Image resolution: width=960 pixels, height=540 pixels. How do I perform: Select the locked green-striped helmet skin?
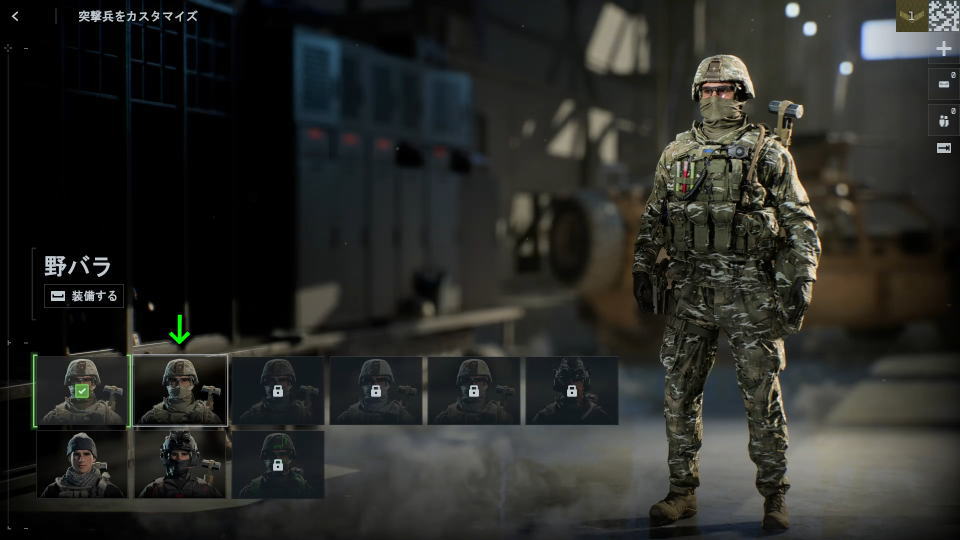278,464
